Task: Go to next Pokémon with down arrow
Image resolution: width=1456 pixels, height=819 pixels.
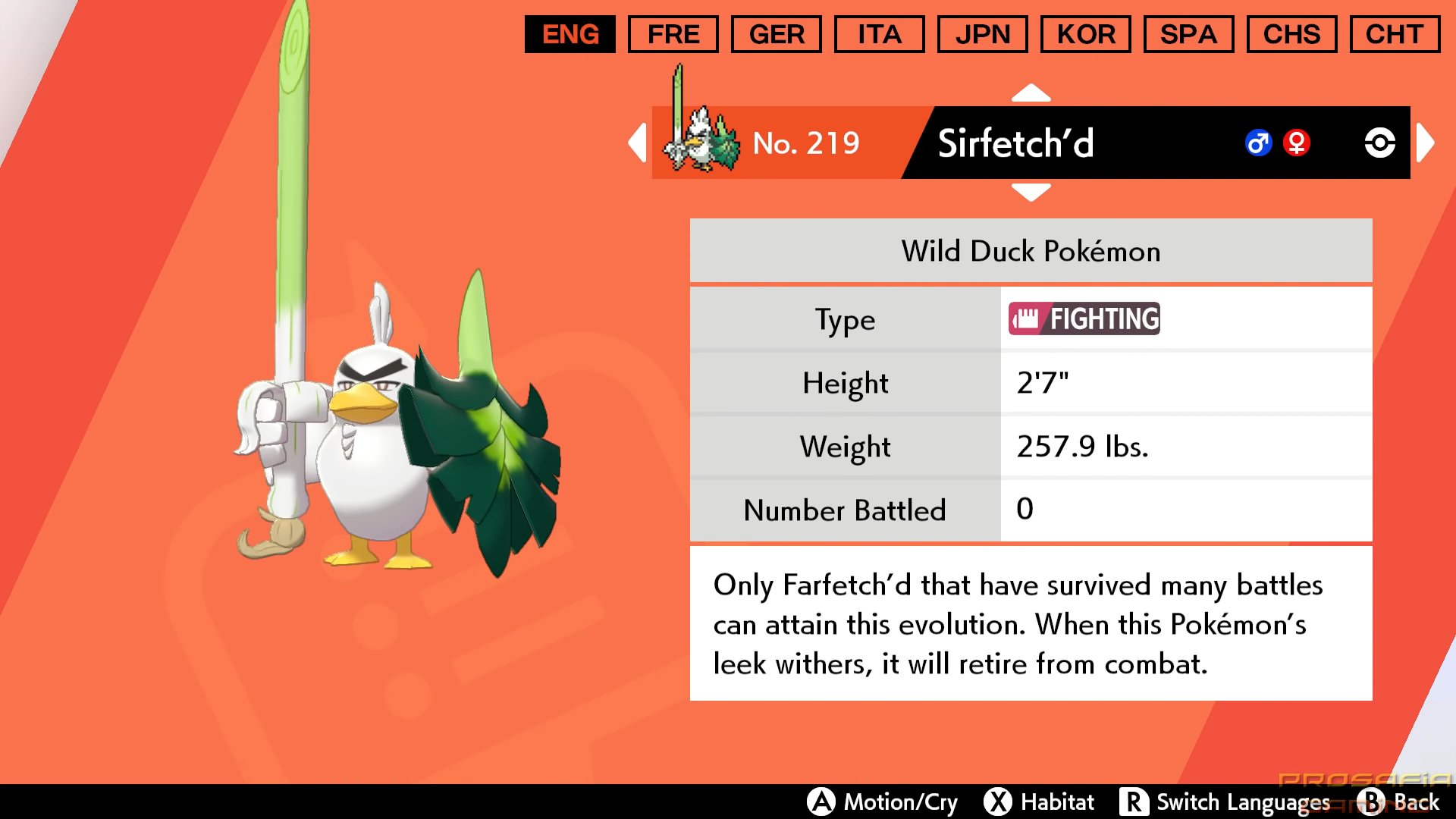Action: point(1031,192)
